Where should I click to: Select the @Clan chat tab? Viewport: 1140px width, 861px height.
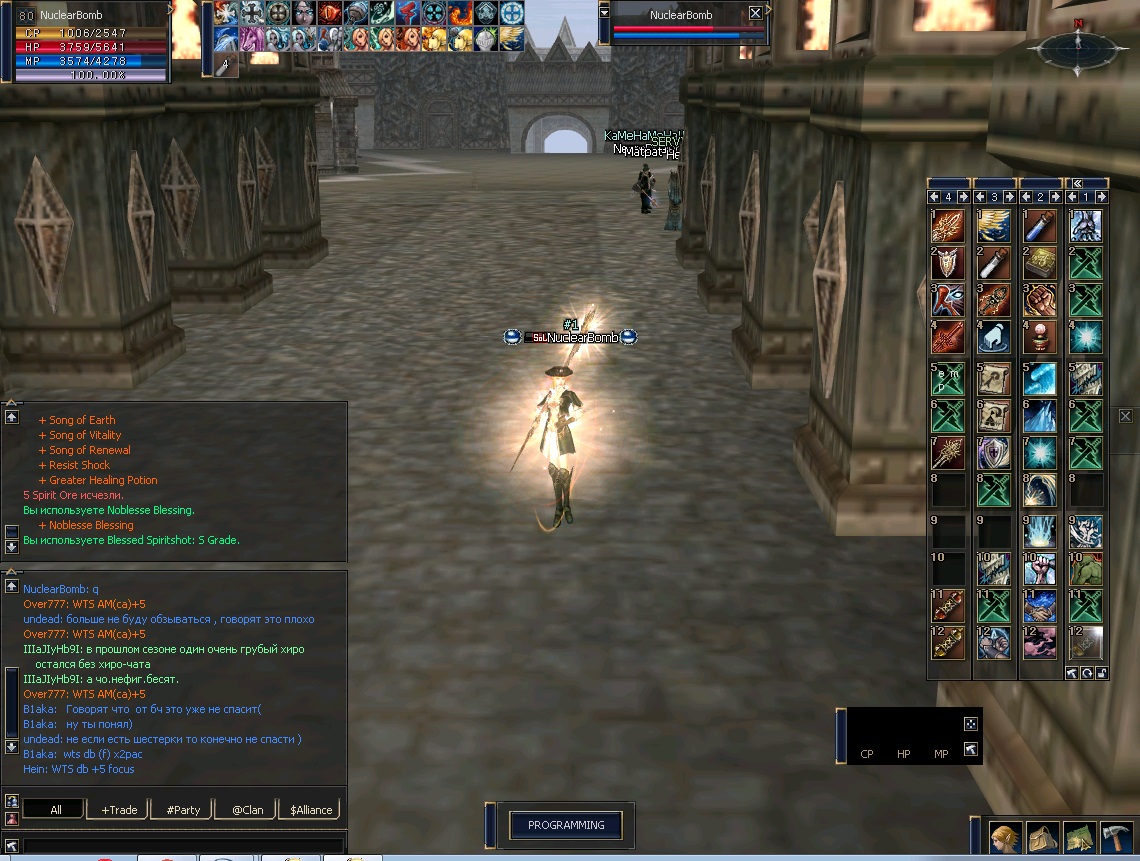(247, 810)
